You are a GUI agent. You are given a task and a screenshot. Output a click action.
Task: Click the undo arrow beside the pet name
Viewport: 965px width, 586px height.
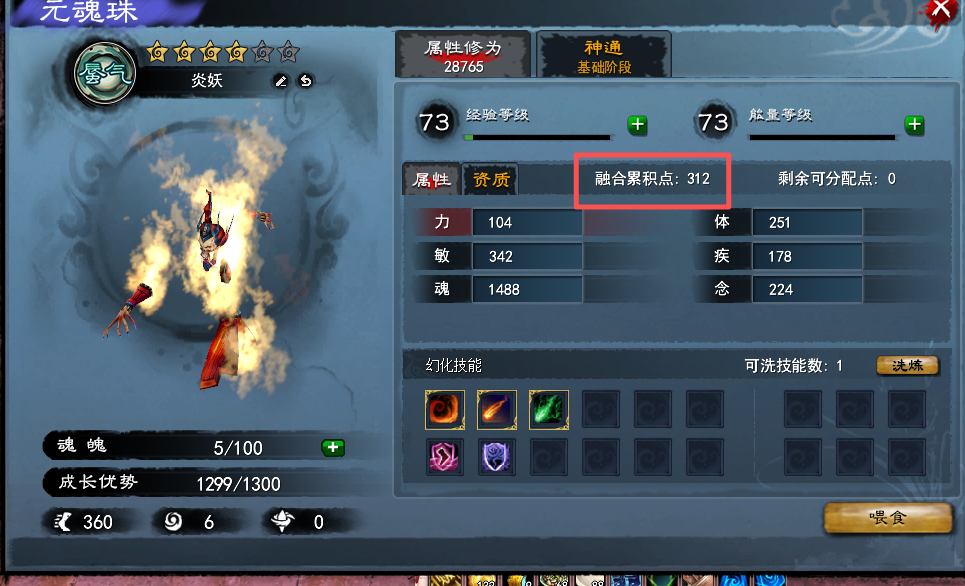click(305, 81)
